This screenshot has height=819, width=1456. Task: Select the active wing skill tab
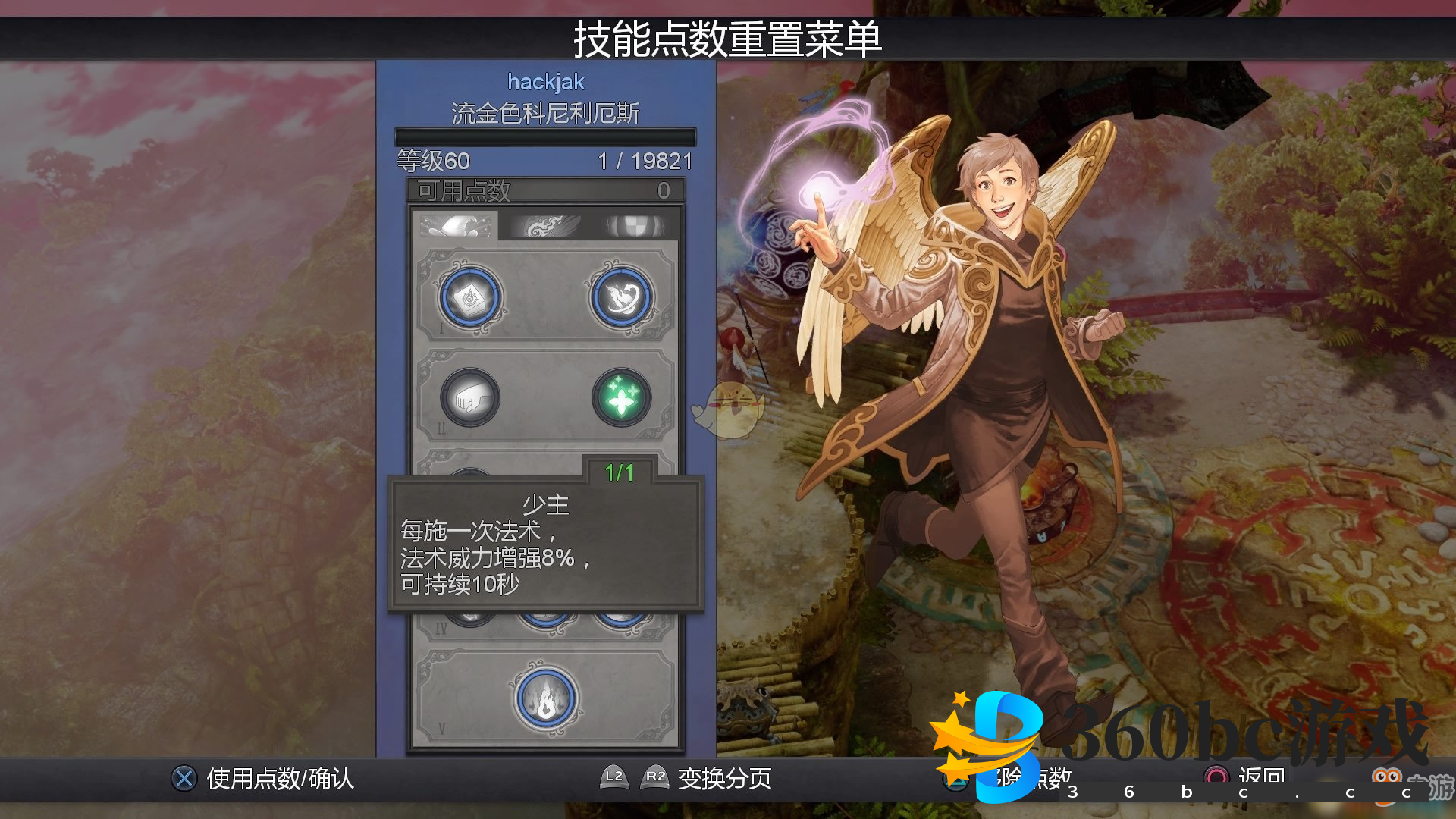455,224
